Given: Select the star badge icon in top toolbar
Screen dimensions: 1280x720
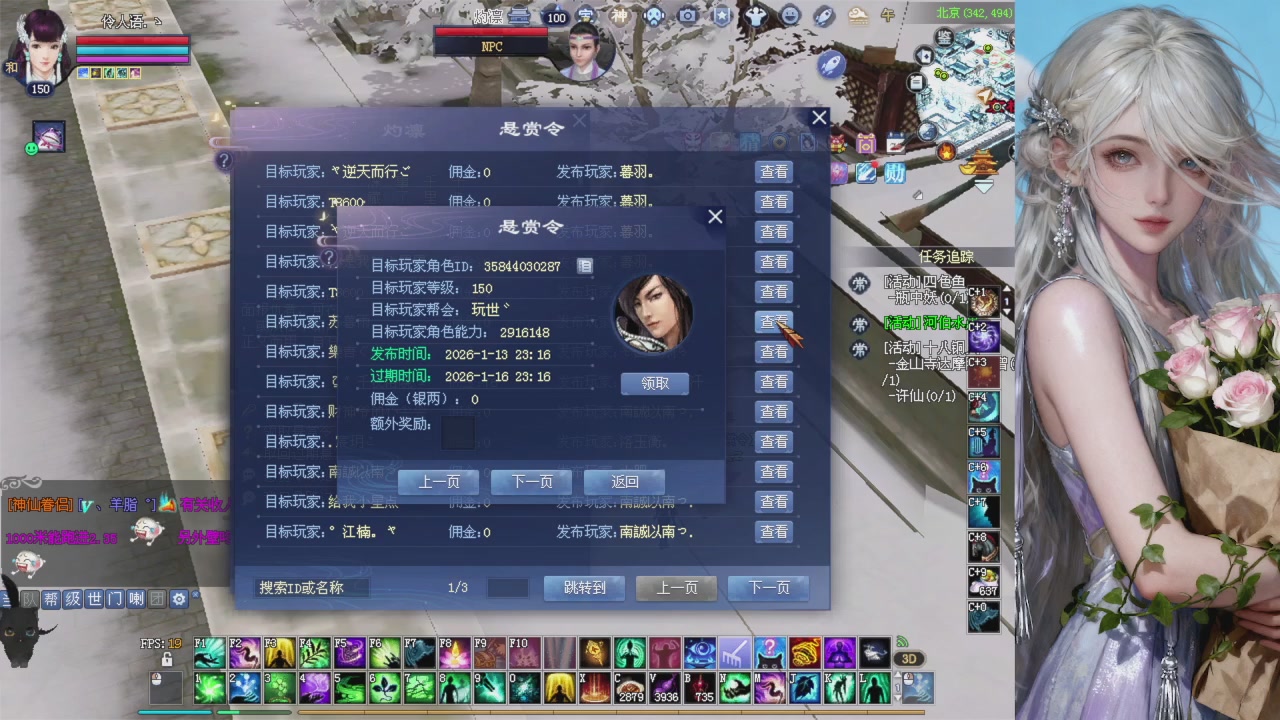Looking at the screenshot, I should coord(720,15).
